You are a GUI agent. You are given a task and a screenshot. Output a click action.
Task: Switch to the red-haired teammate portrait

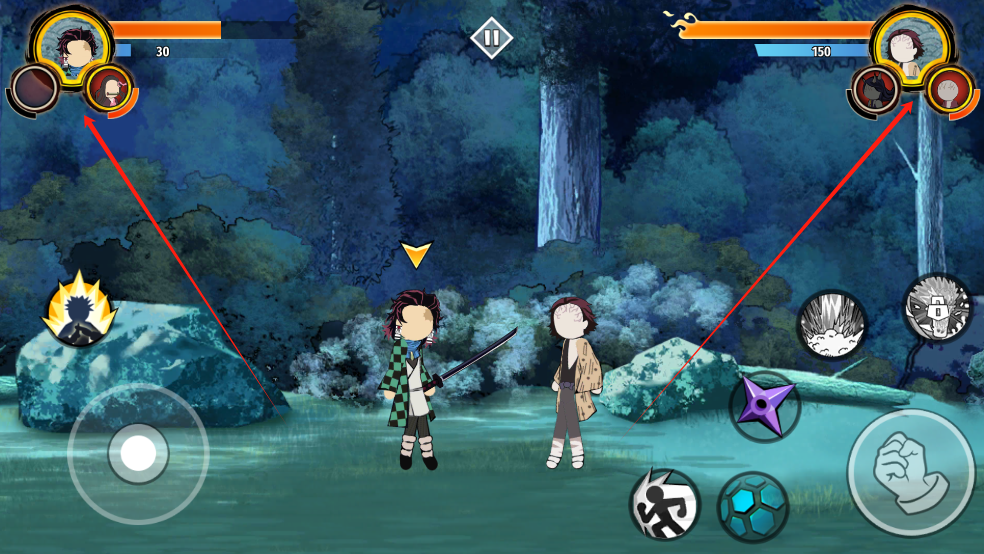pyautogui.click(x=108, y=89)
